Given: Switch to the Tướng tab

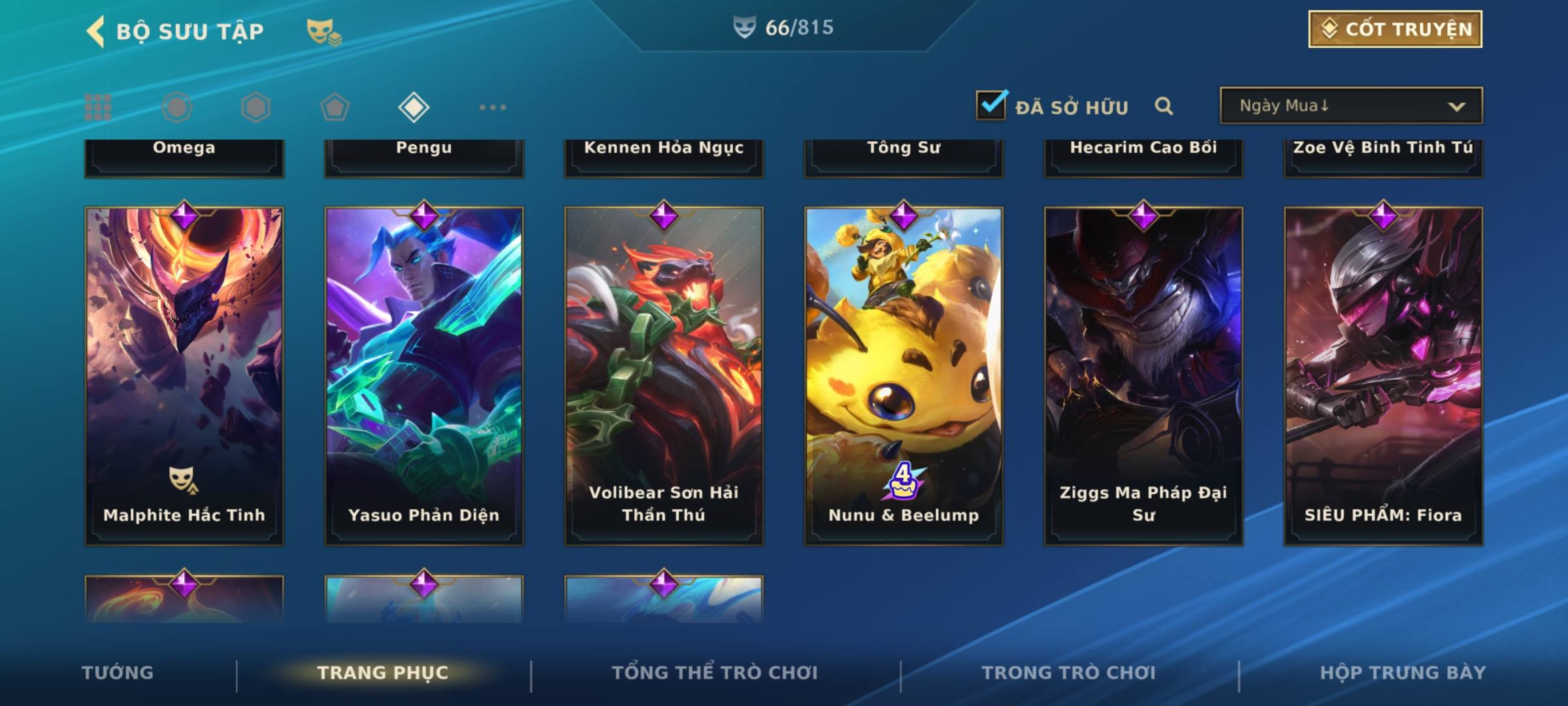Looking at the screenshot, I should [118, 673].
